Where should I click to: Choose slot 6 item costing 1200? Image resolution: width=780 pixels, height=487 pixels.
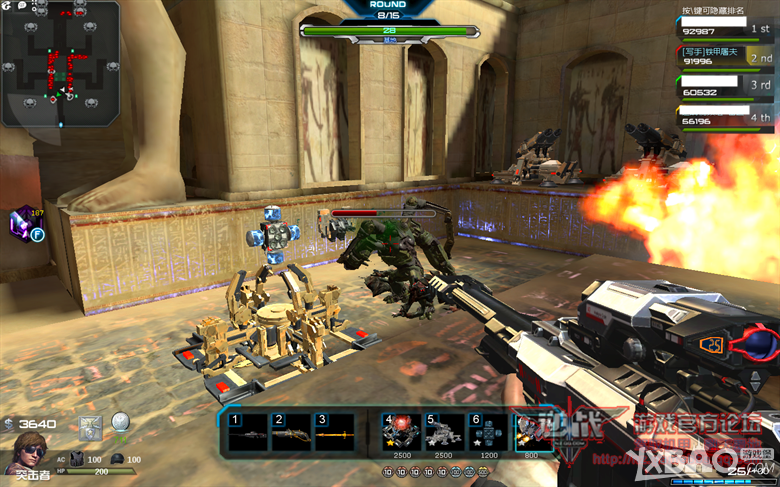pyautogui.click(x=487, y=431)
